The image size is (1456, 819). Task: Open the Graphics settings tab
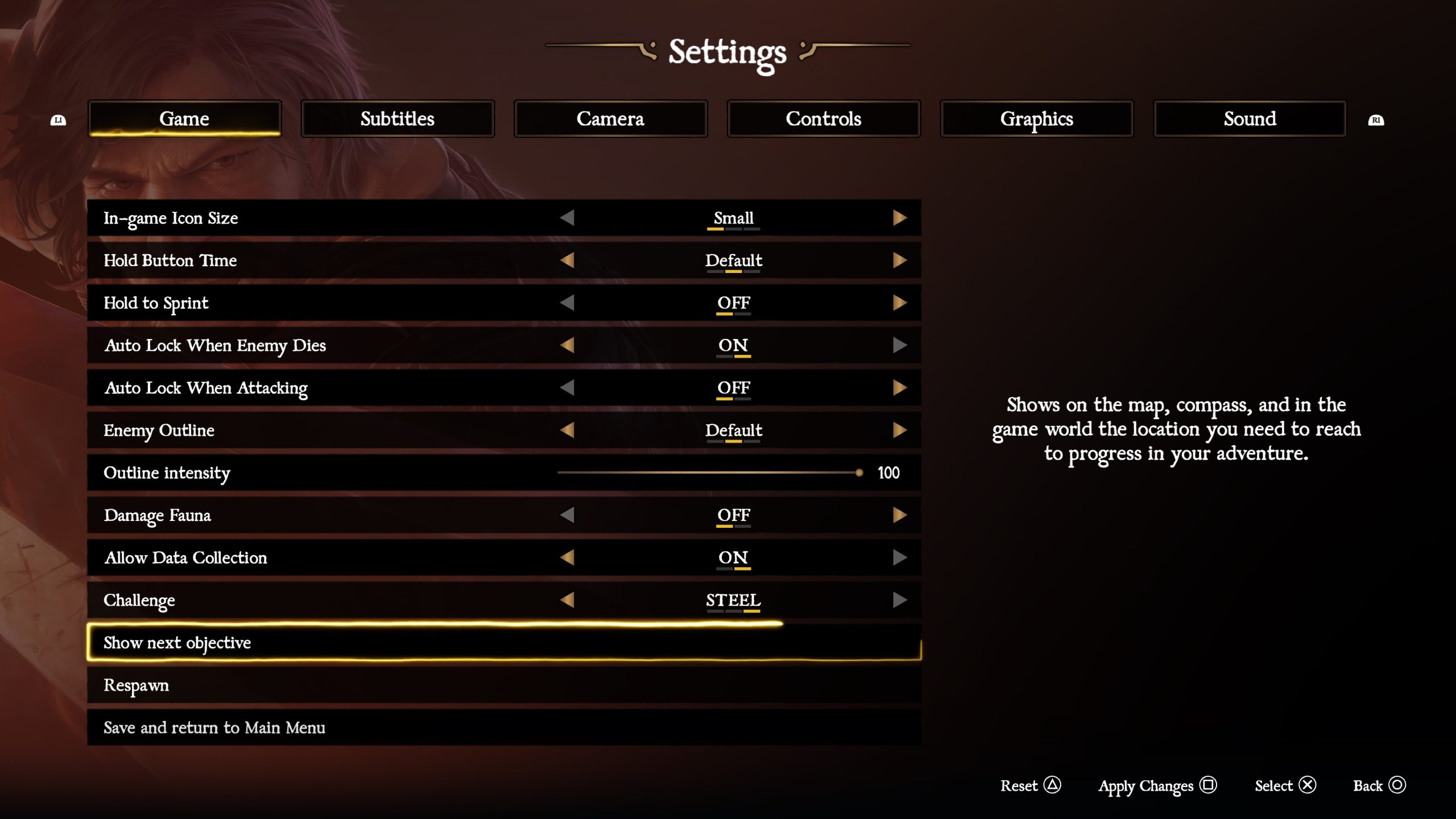1036,119
